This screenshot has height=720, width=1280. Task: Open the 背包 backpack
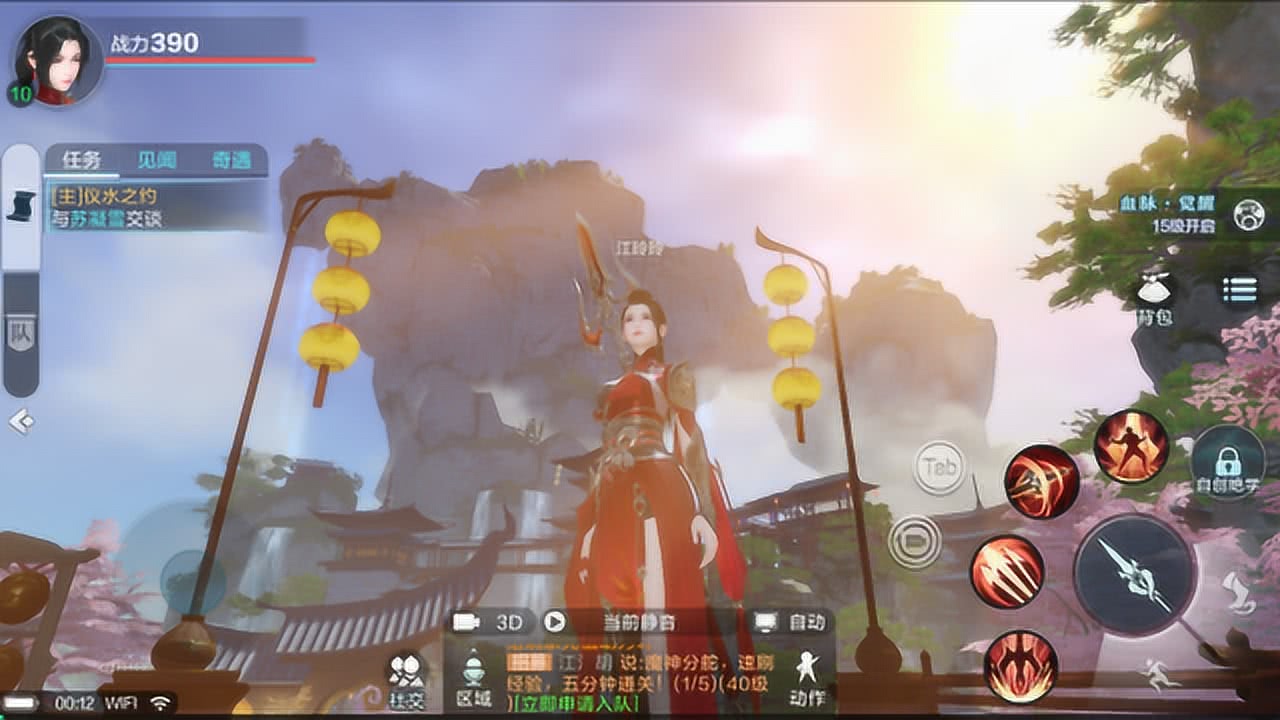(x=1153, y=296)
